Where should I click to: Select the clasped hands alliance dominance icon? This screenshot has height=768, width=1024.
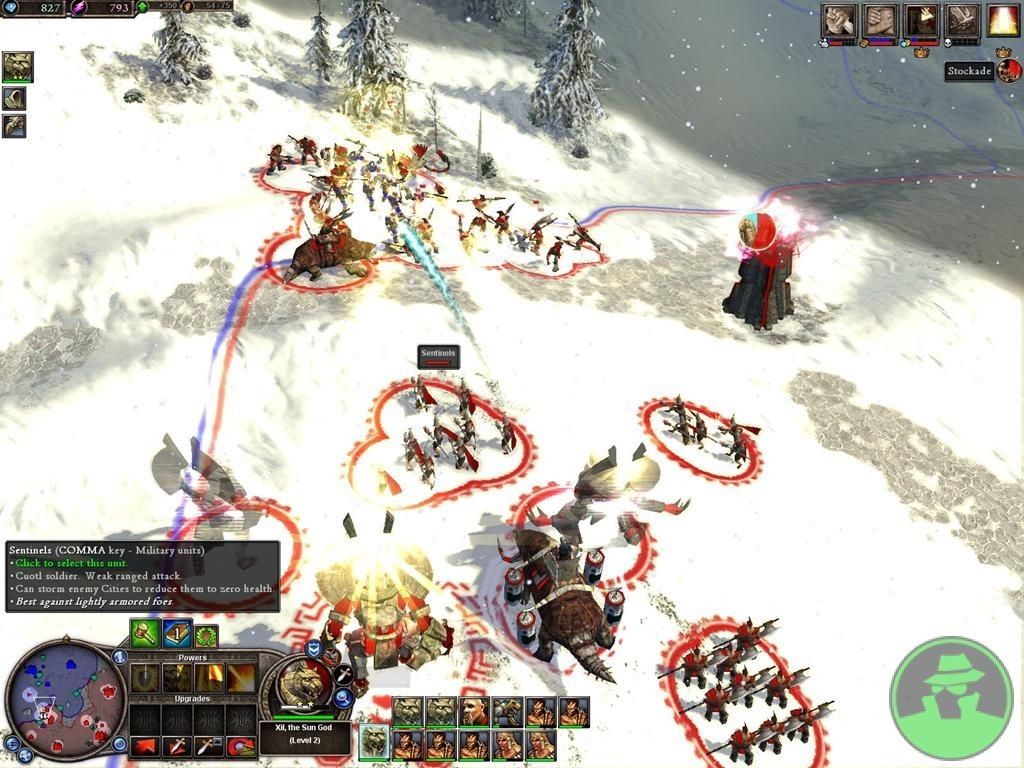pos(880,20)
